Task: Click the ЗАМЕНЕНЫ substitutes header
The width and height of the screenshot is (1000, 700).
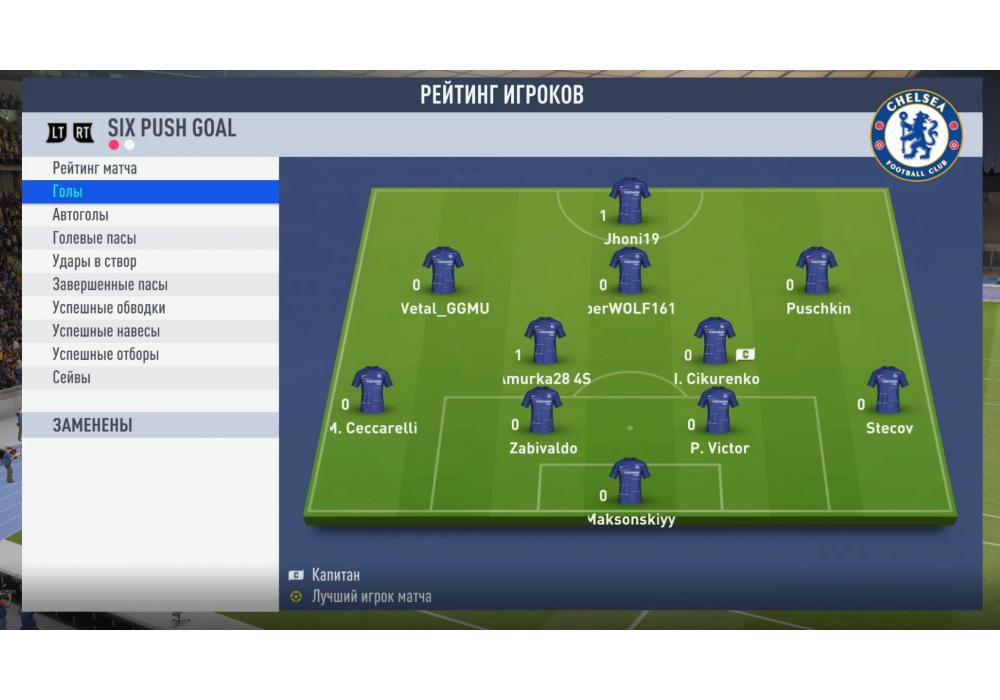Action: tap(150, 425)
